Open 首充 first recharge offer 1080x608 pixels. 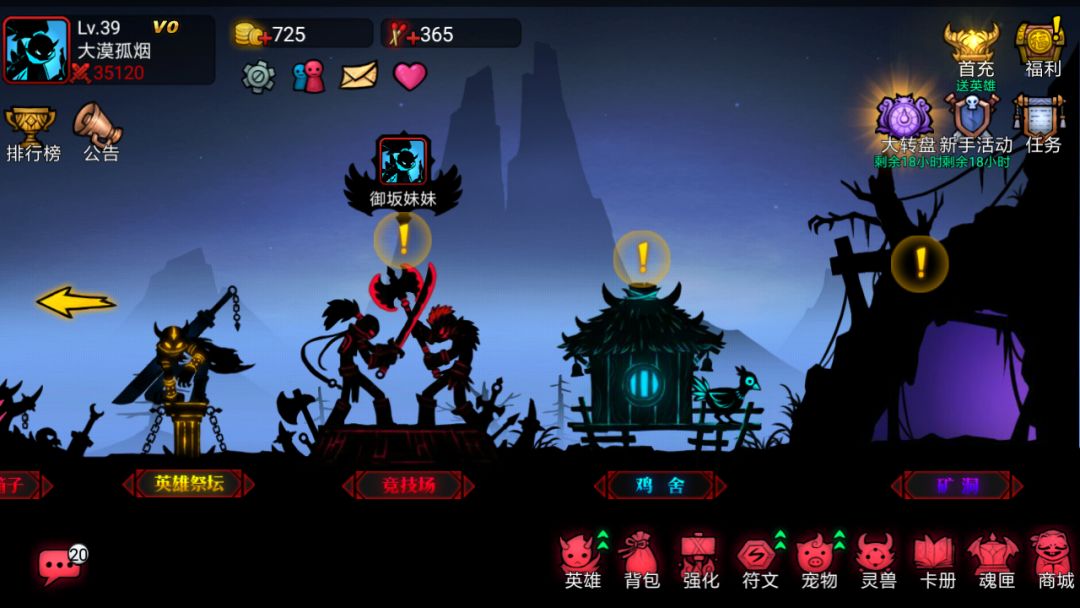tap(975, 50)
